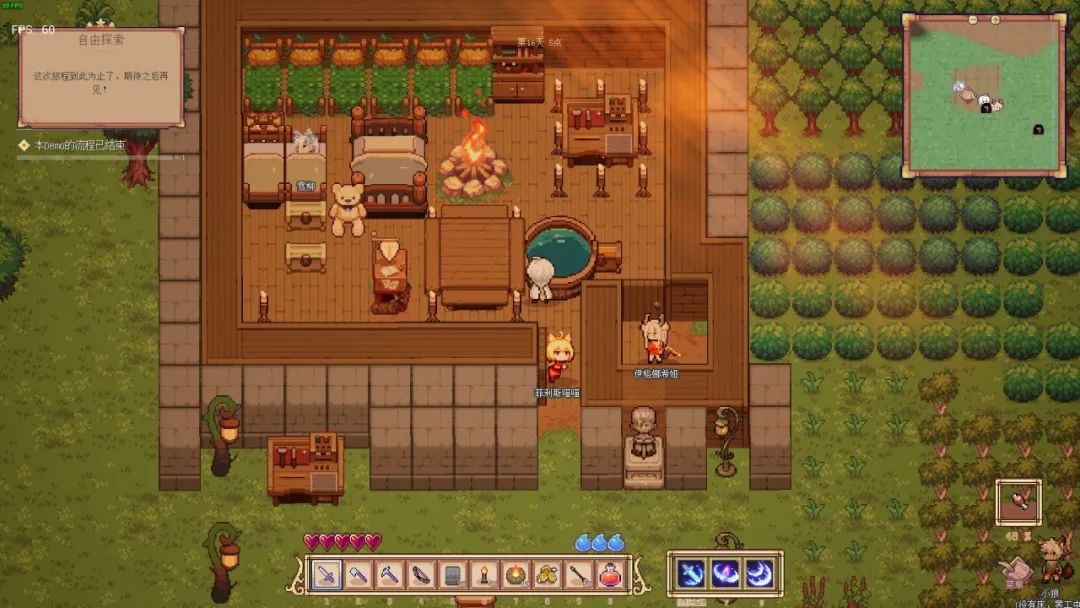The image size is (1080, 608).
Task: Open the free exploration quest panel
Action: click(101, 77)
